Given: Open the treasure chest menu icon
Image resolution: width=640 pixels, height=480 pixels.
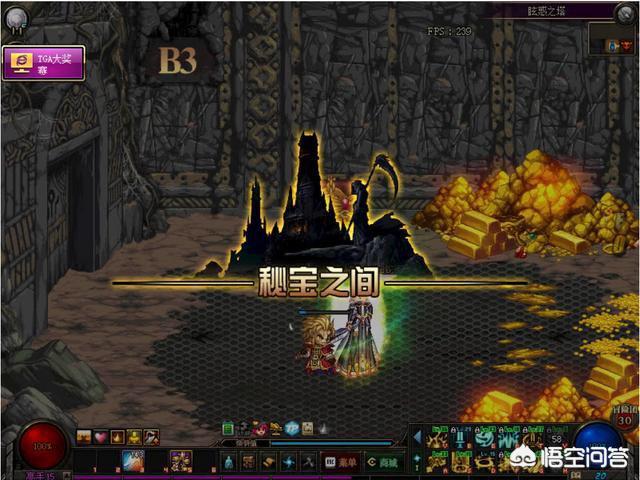Looking at the screenshot, I should pos(248,462).
